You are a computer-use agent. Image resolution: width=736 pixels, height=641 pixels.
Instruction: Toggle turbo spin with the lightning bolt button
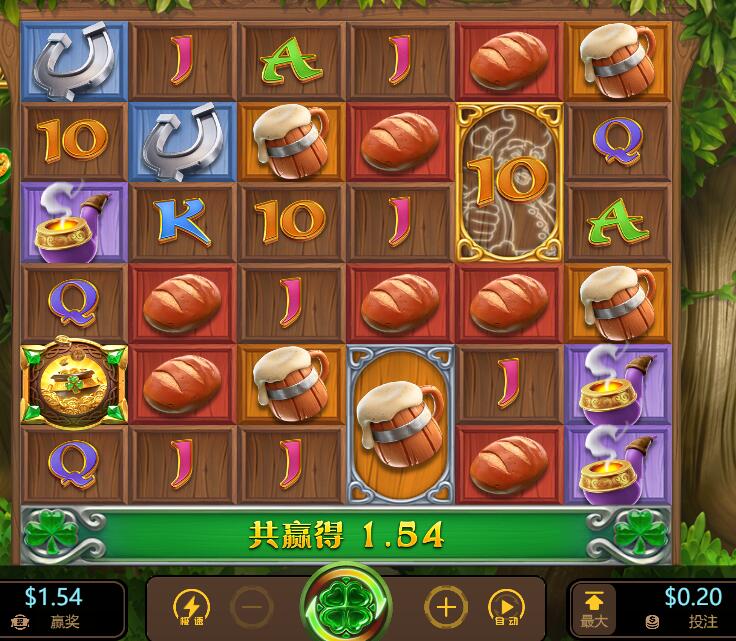[190, 606]
